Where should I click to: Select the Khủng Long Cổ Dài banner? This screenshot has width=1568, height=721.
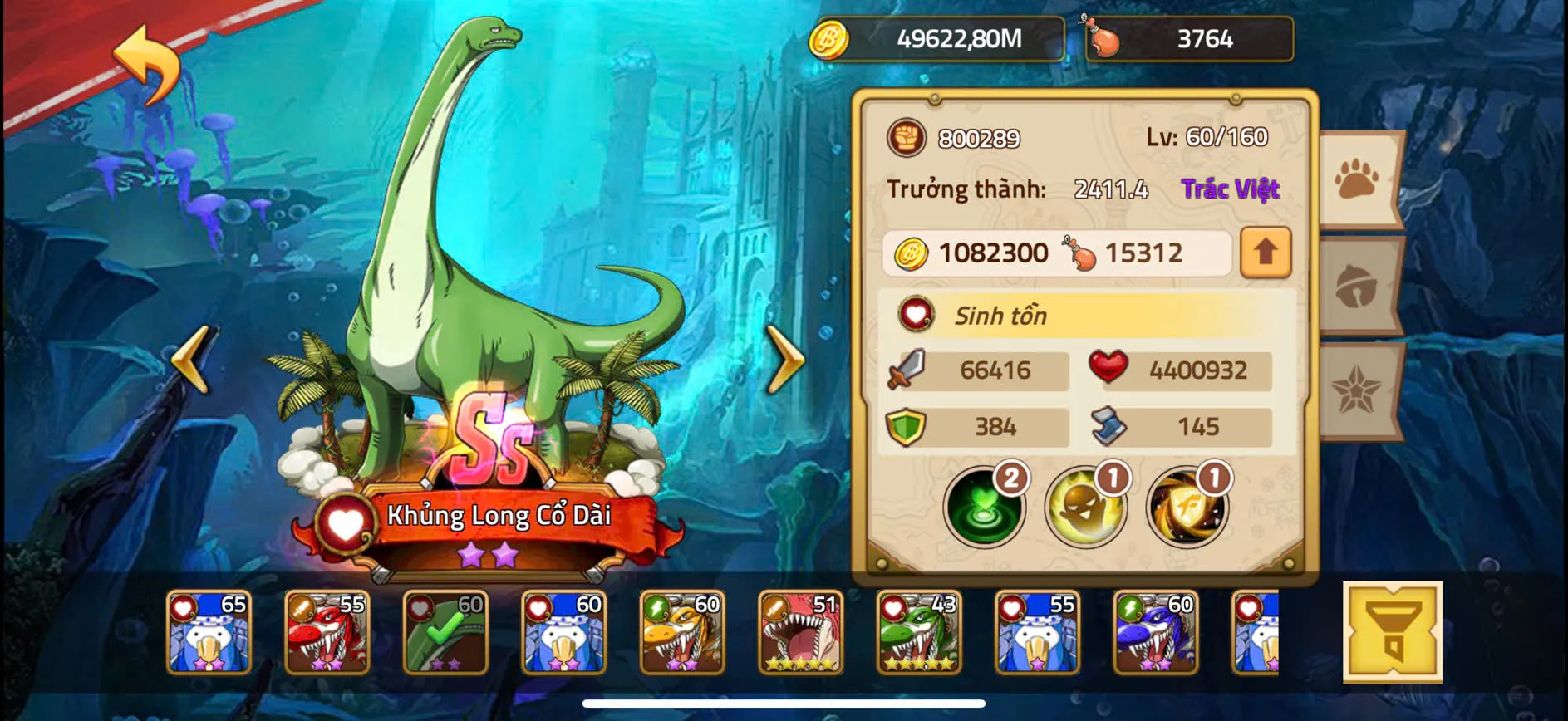[x=499, y=517]
